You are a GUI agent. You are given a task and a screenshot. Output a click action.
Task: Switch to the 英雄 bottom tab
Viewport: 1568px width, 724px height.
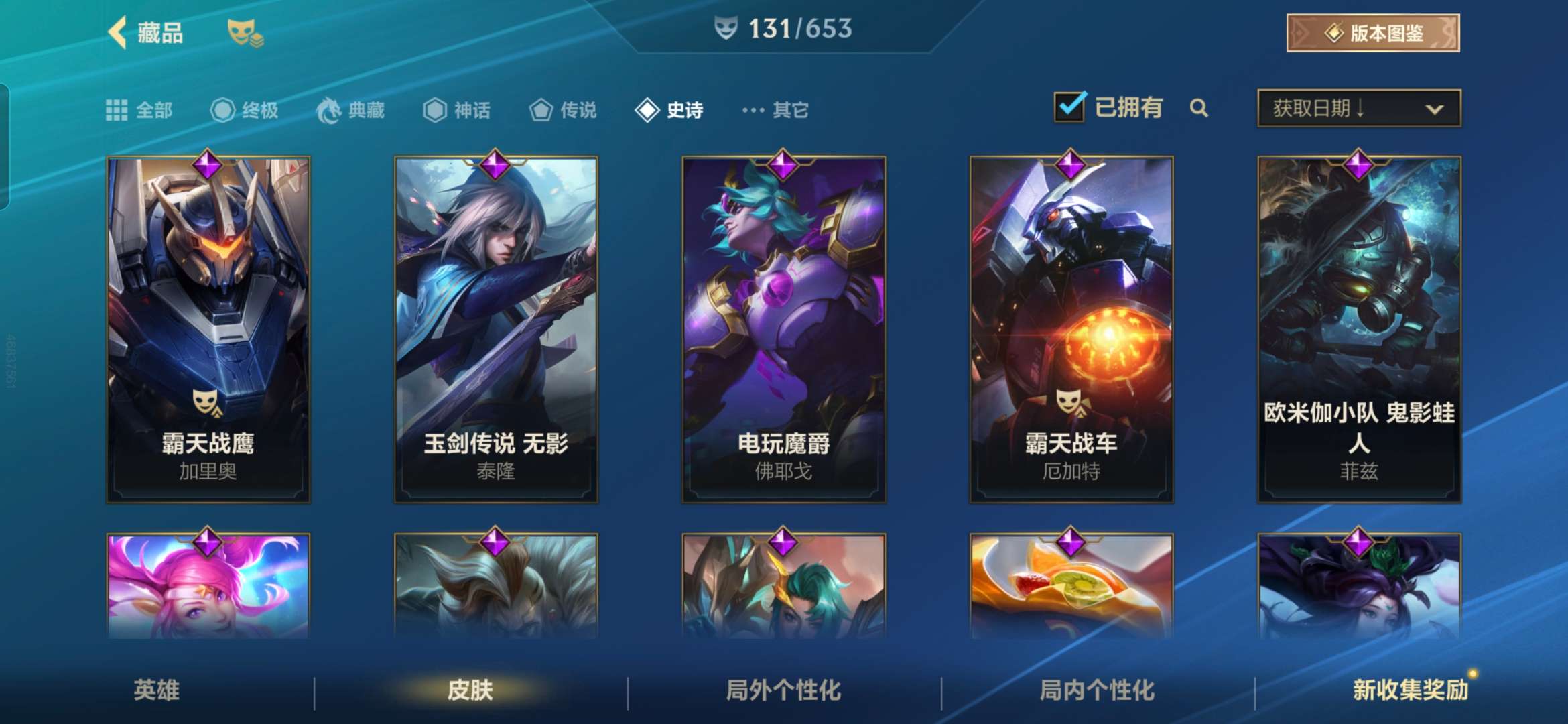[157, 690]
